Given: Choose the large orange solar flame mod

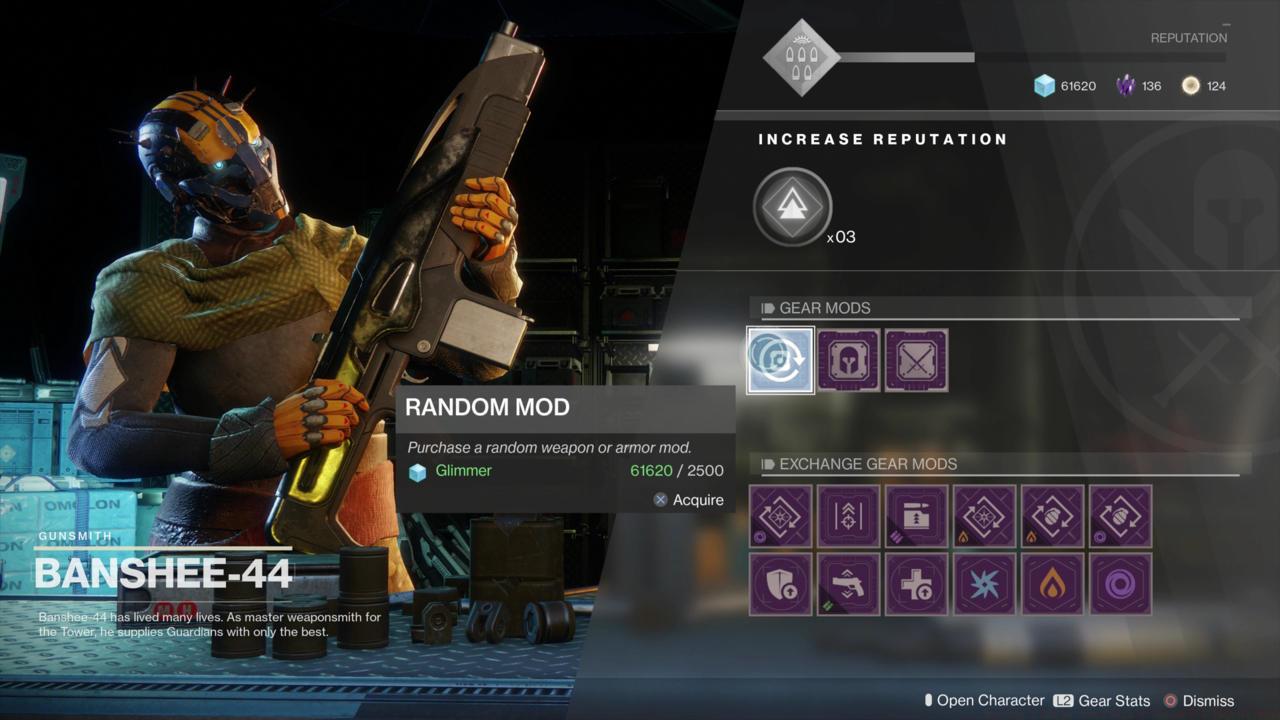Looking at the screenshot, I should [x=1052, y=584].
